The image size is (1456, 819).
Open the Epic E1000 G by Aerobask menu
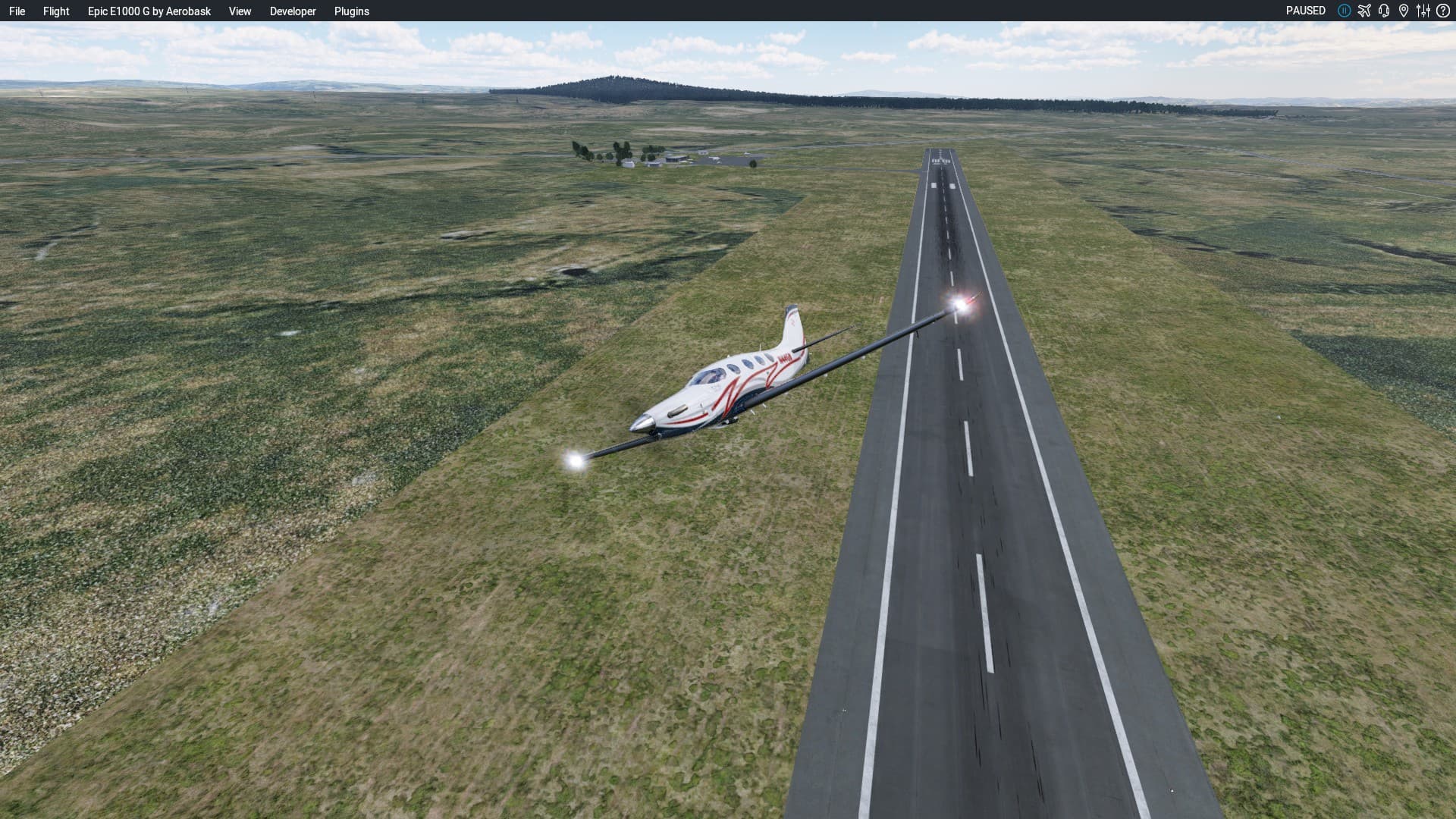point(149,11)
